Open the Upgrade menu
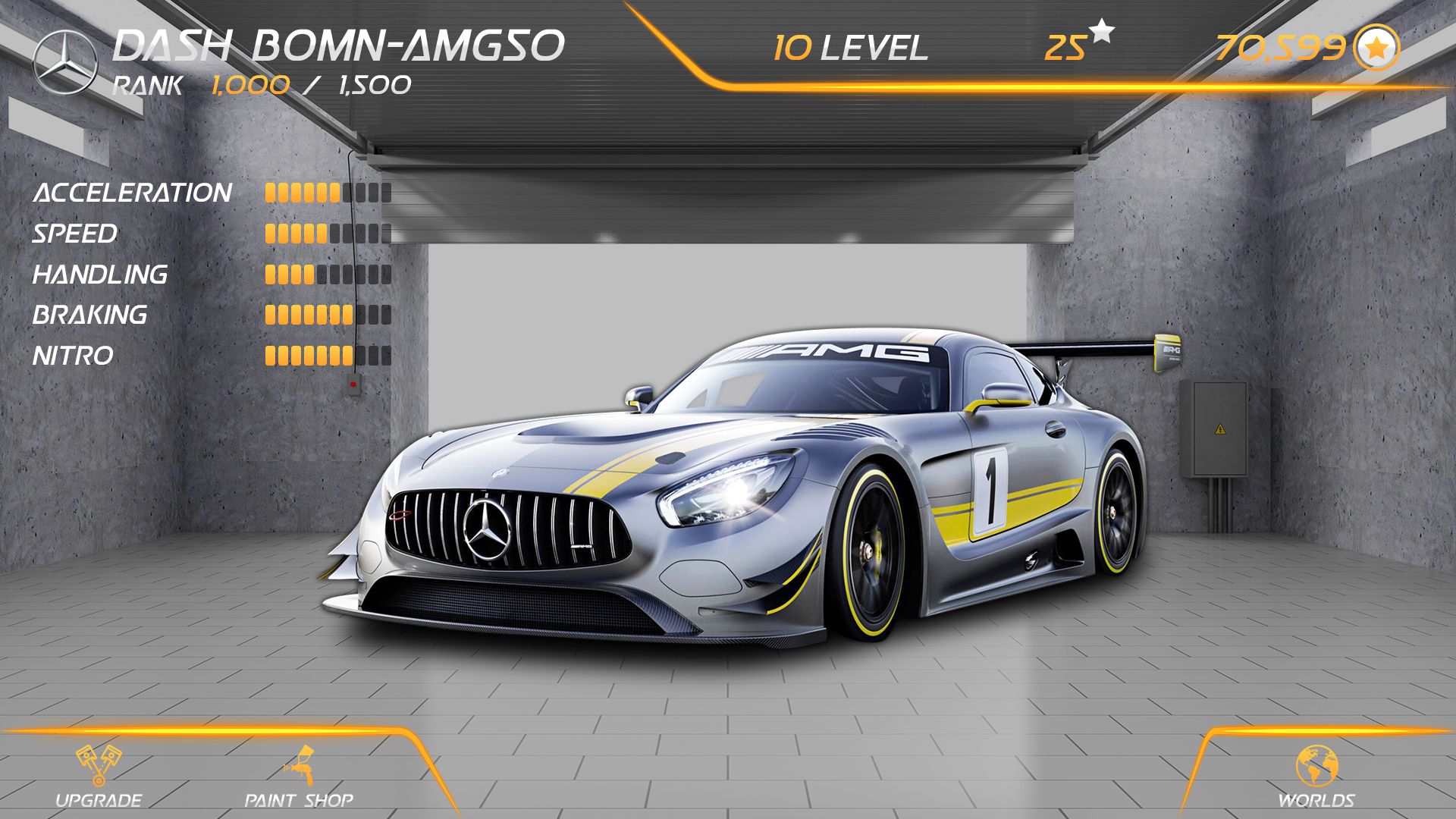This screenshot has height=819, width=1456. (x=99, y=776)
